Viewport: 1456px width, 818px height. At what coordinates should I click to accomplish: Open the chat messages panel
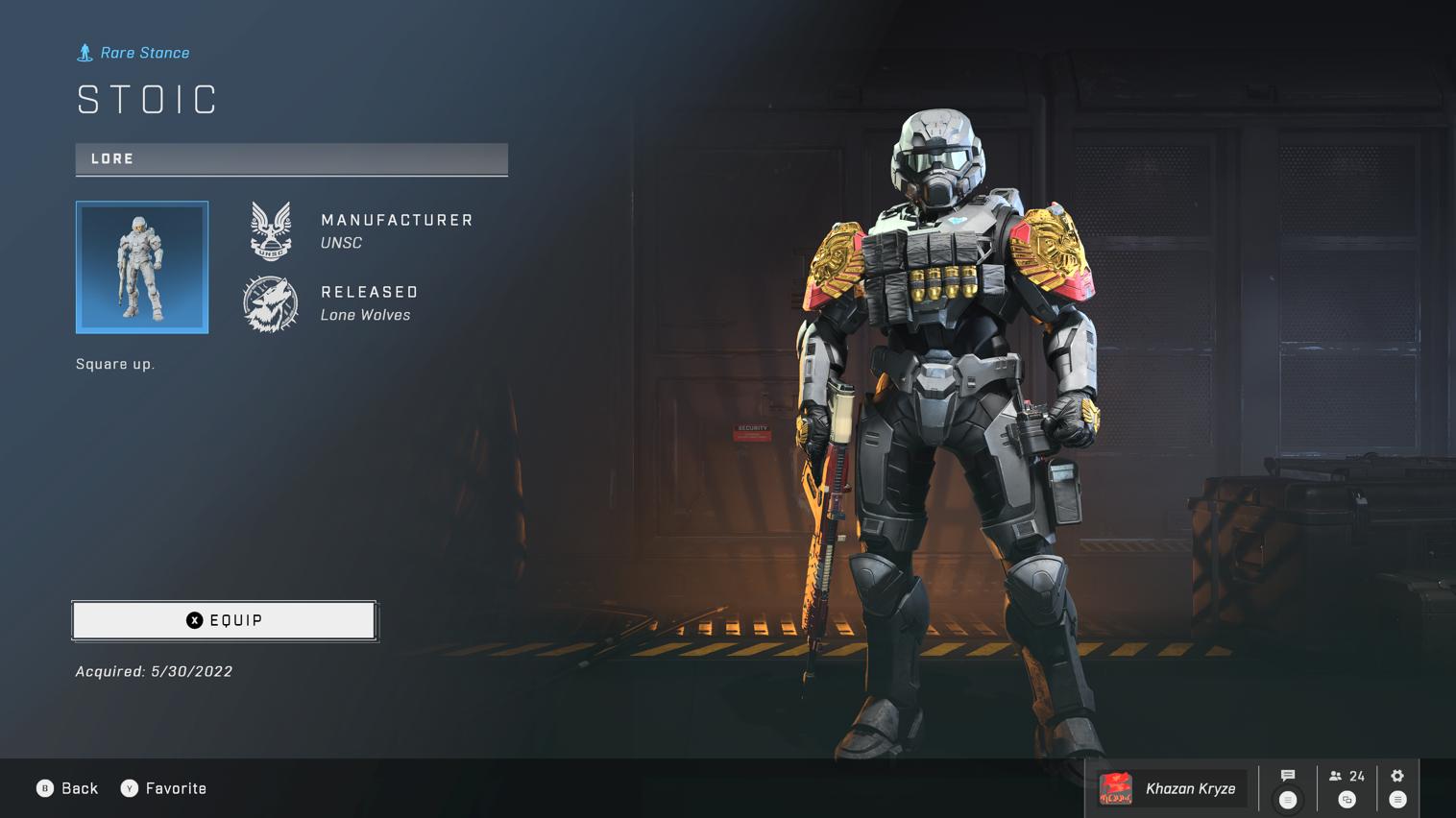(x=1288, y=787)
